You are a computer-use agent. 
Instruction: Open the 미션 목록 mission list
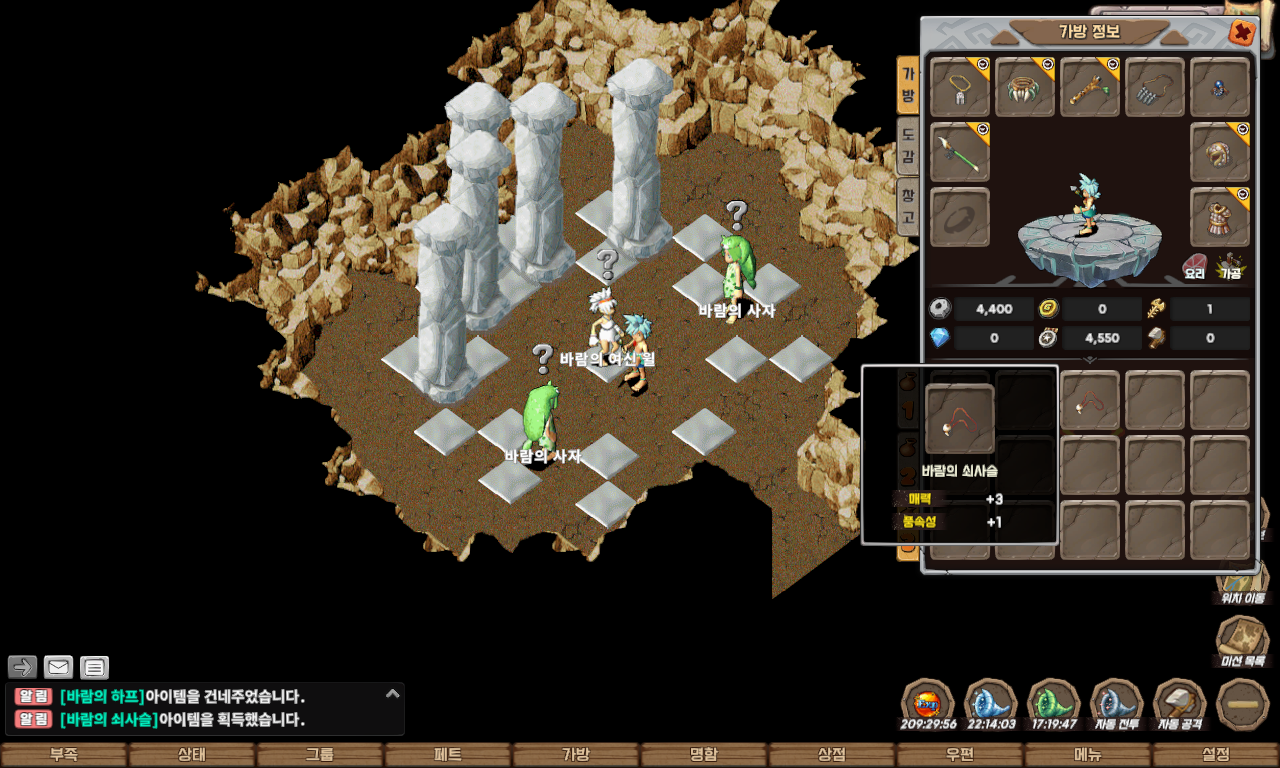[1241, 641]
